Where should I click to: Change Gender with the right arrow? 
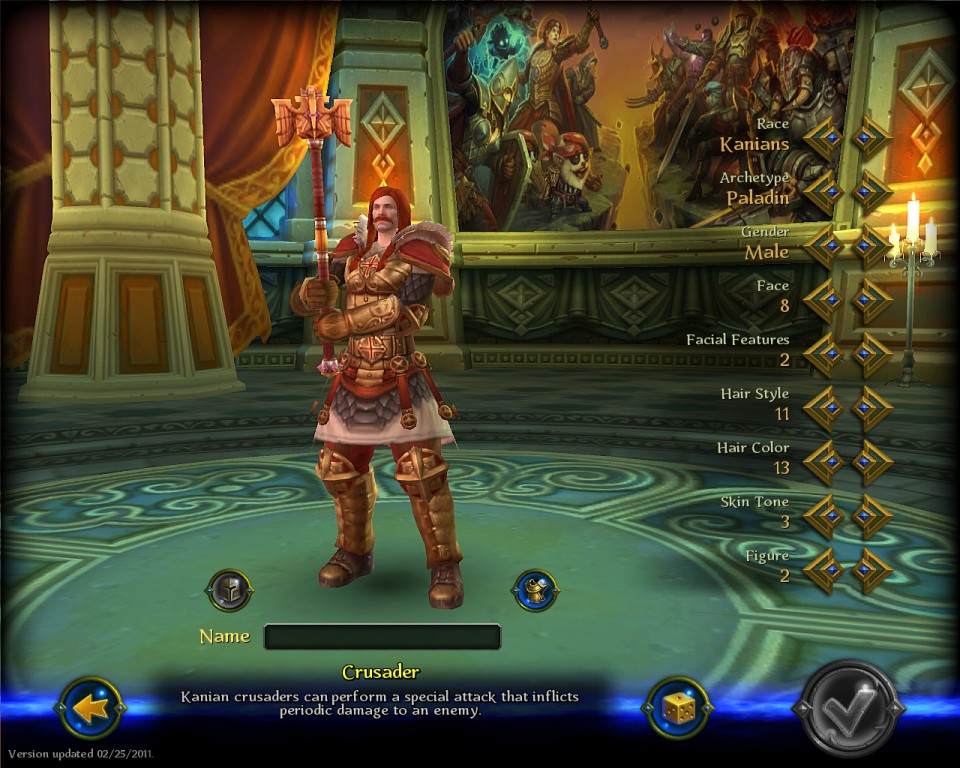(871, 246)
